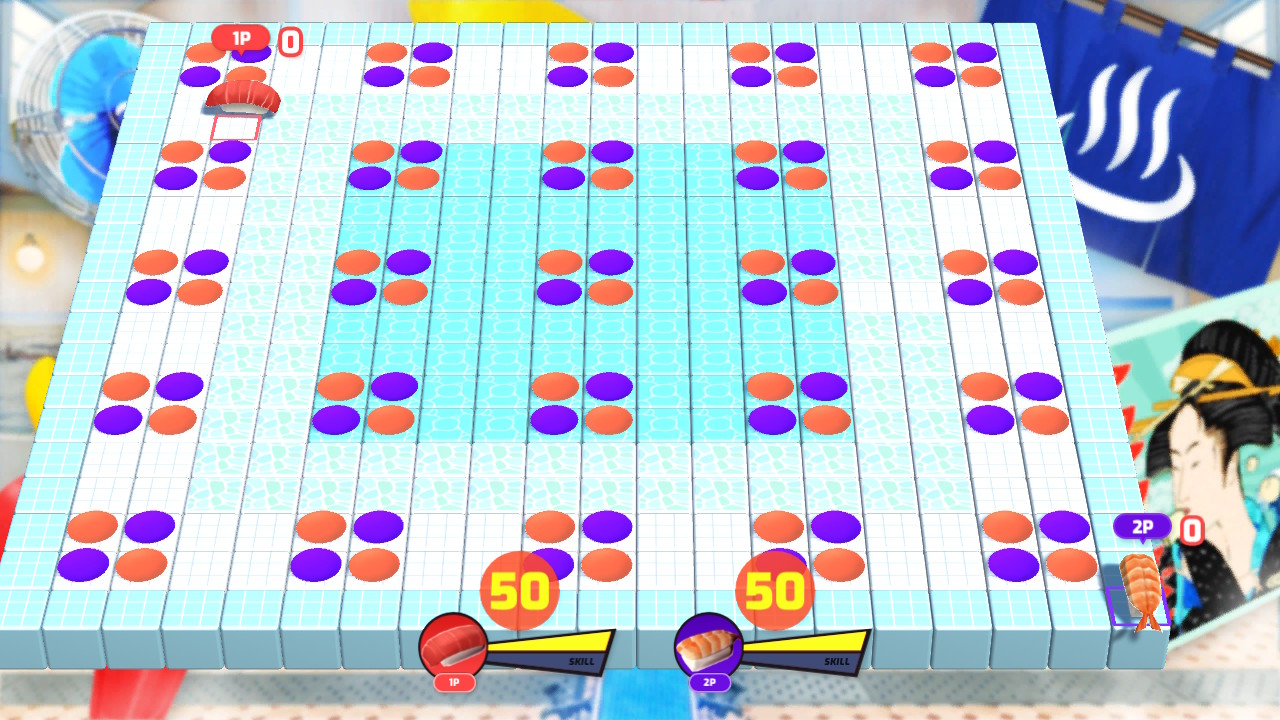1280x720 pixels.
Task: Select the 1P name tag label
Action: point(453,683)
